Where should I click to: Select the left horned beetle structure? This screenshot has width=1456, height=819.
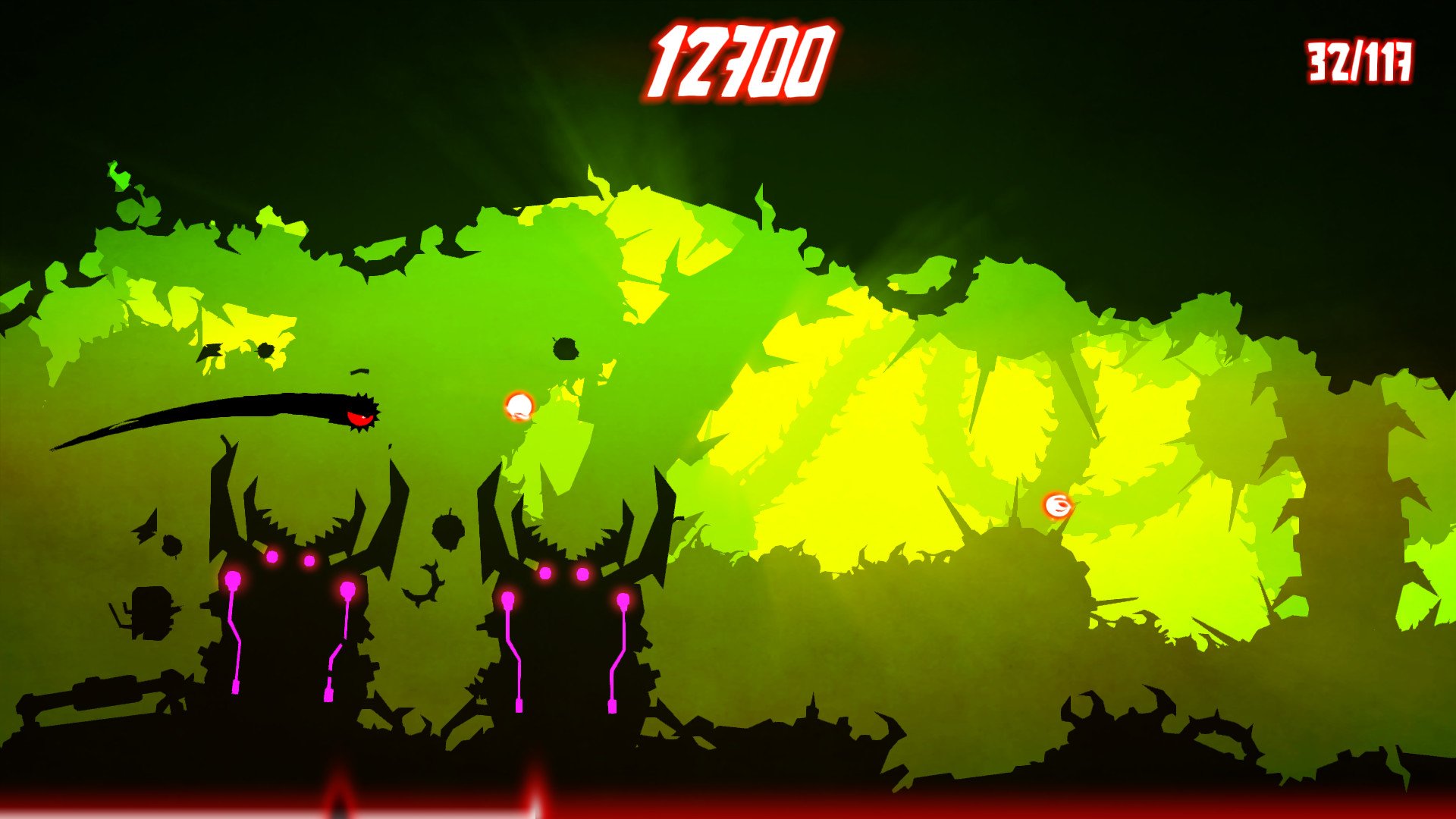point(296,599)
